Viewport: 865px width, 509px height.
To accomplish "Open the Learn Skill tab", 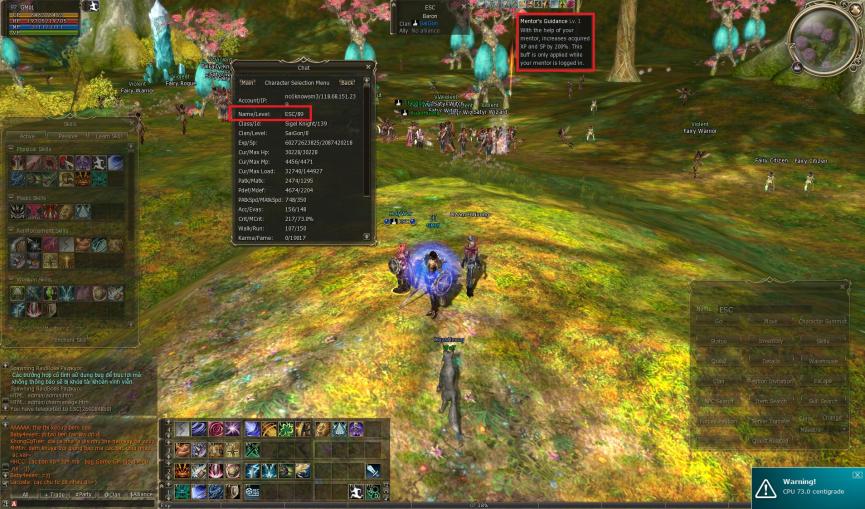I will tap(109, 136).
